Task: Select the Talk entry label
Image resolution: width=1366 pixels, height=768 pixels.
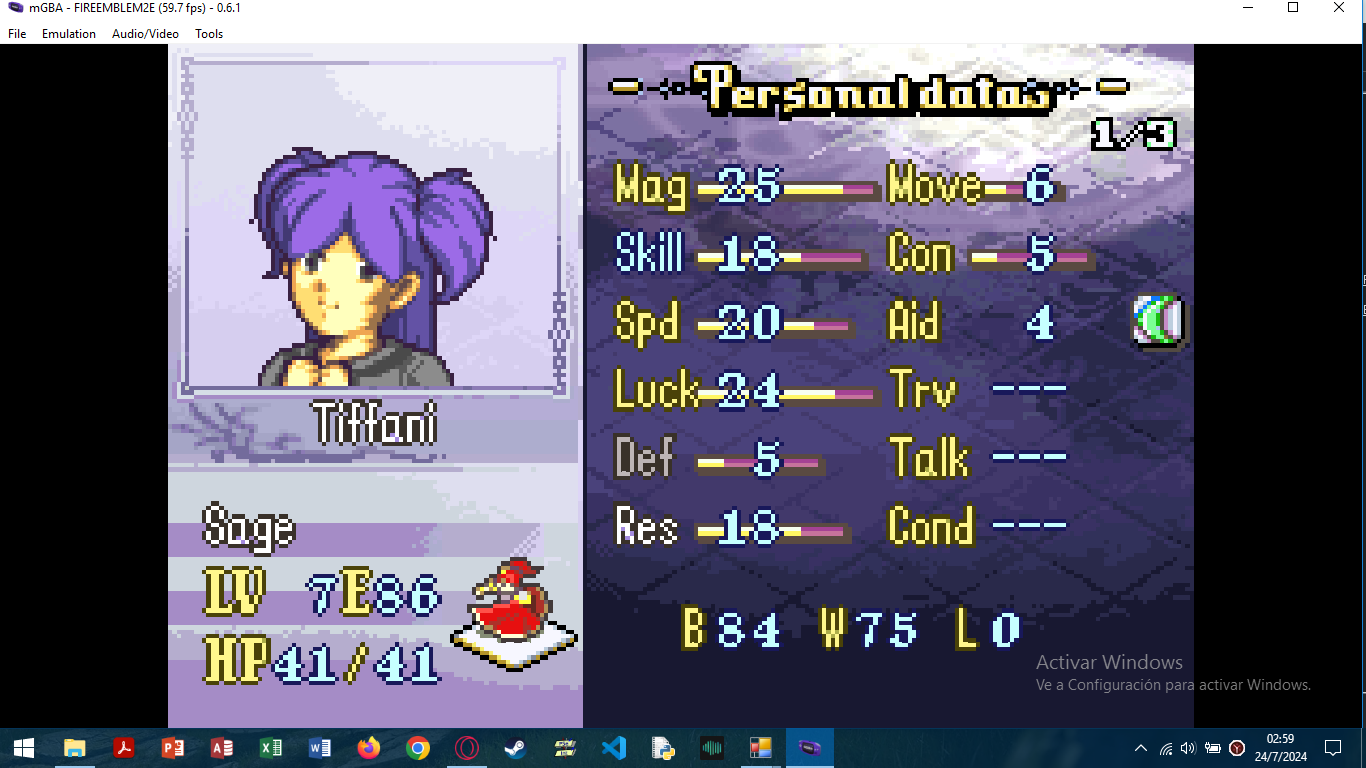Action: (x=929, y=459)
